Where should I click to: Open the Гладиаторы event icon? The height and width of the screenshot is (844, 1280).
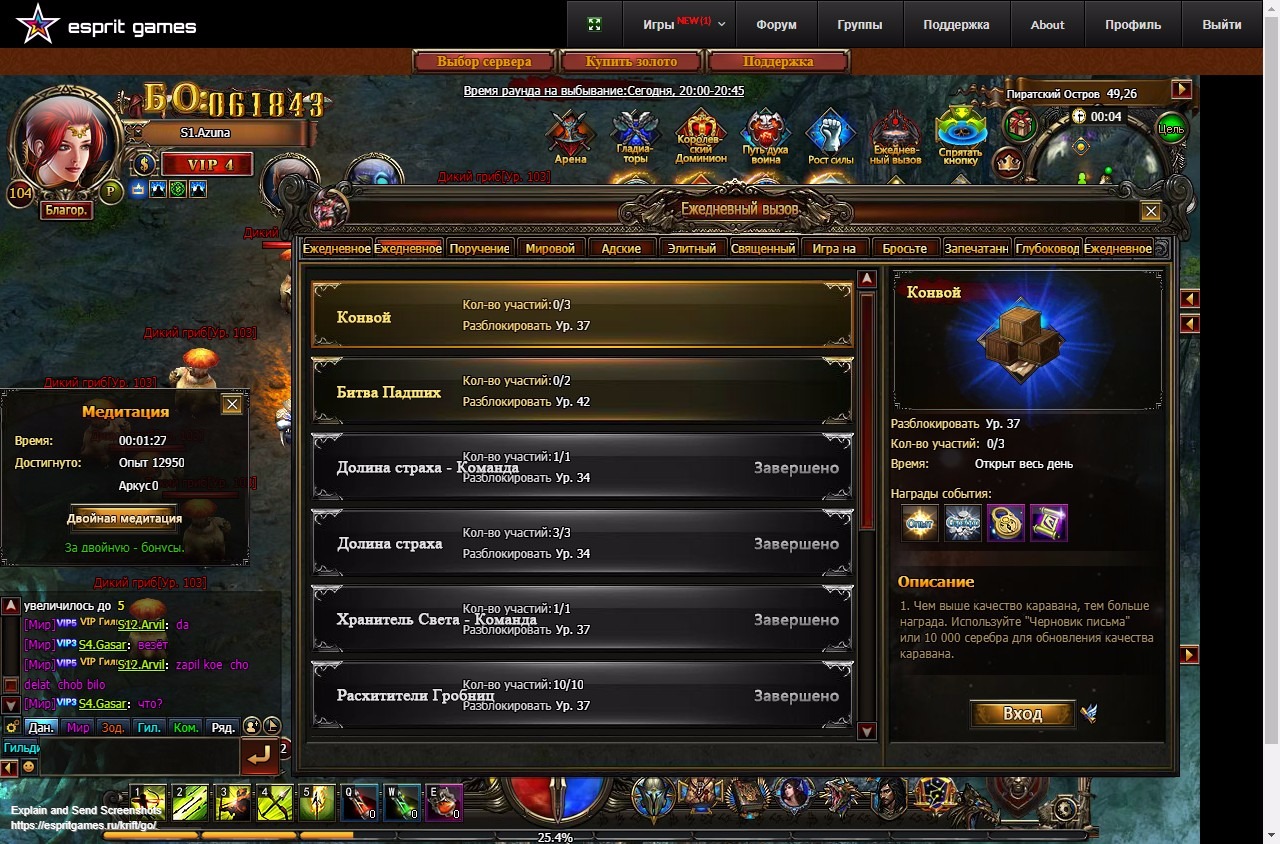pos(634,135)
